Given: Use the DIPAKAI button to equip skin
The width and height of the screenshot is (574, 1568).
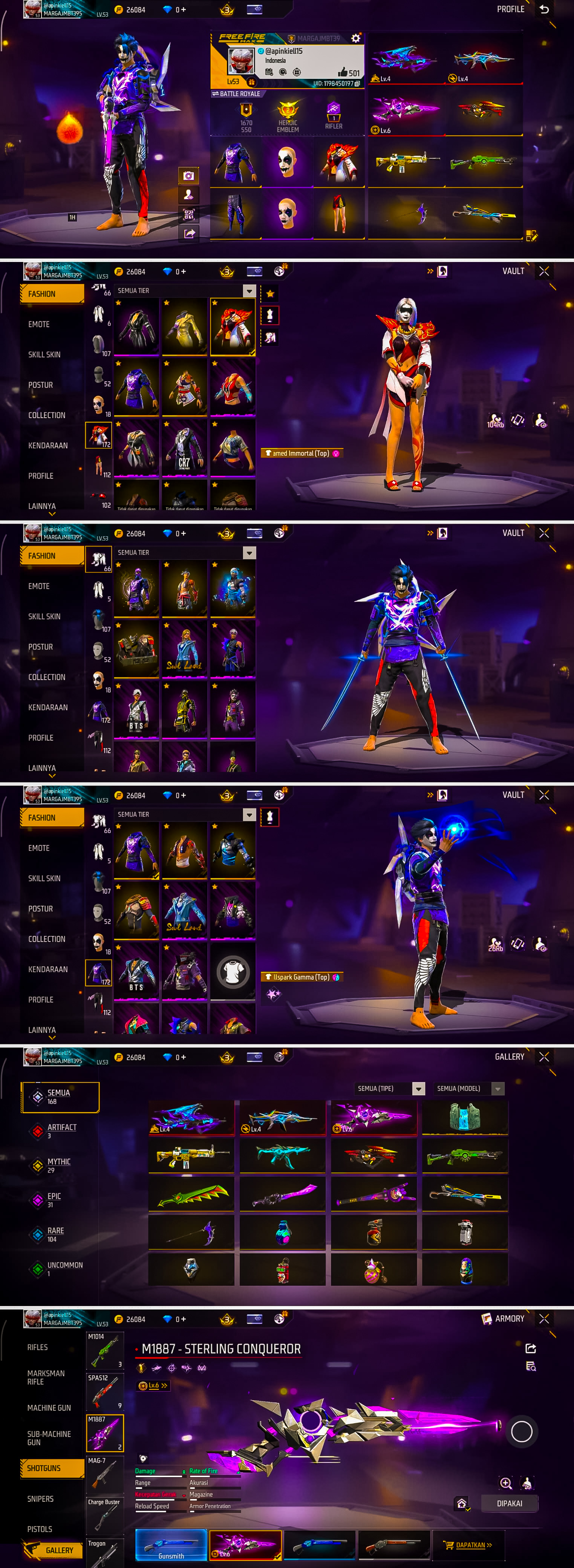Looking at the screenshot, I should (509, 1503).
